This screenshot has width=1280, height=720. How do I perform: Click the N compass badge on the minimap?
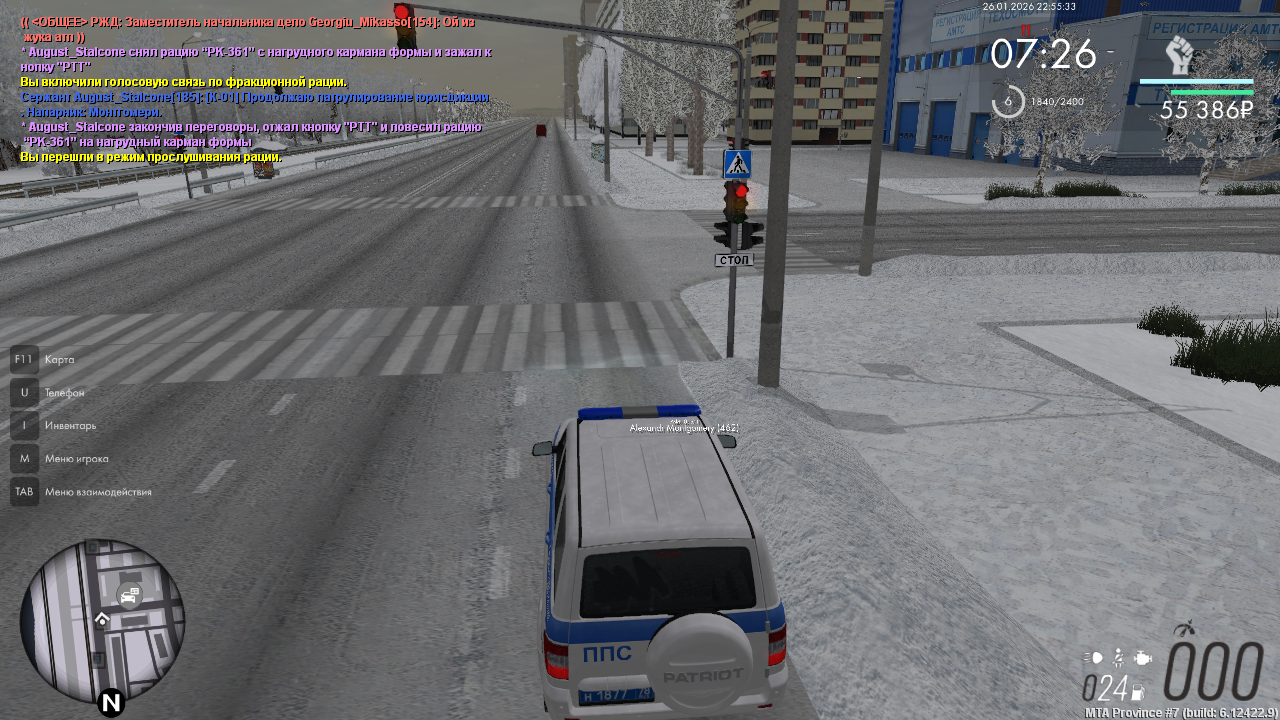click(111, 703)
